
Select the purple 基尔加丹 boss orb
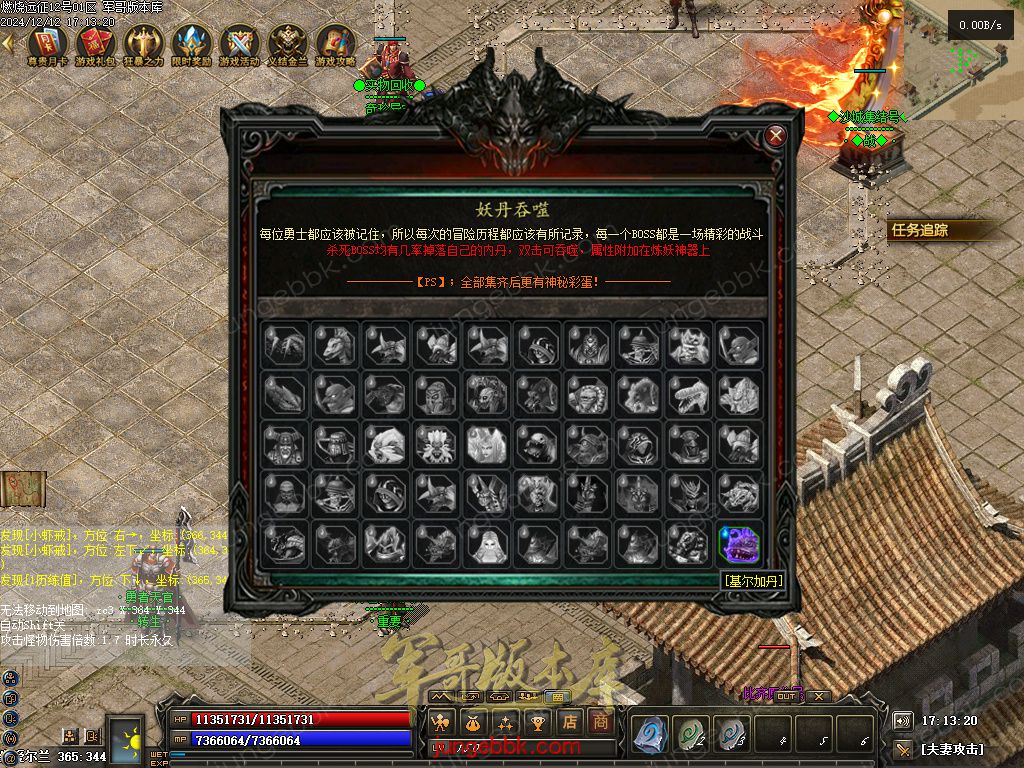tap(739, 544)
